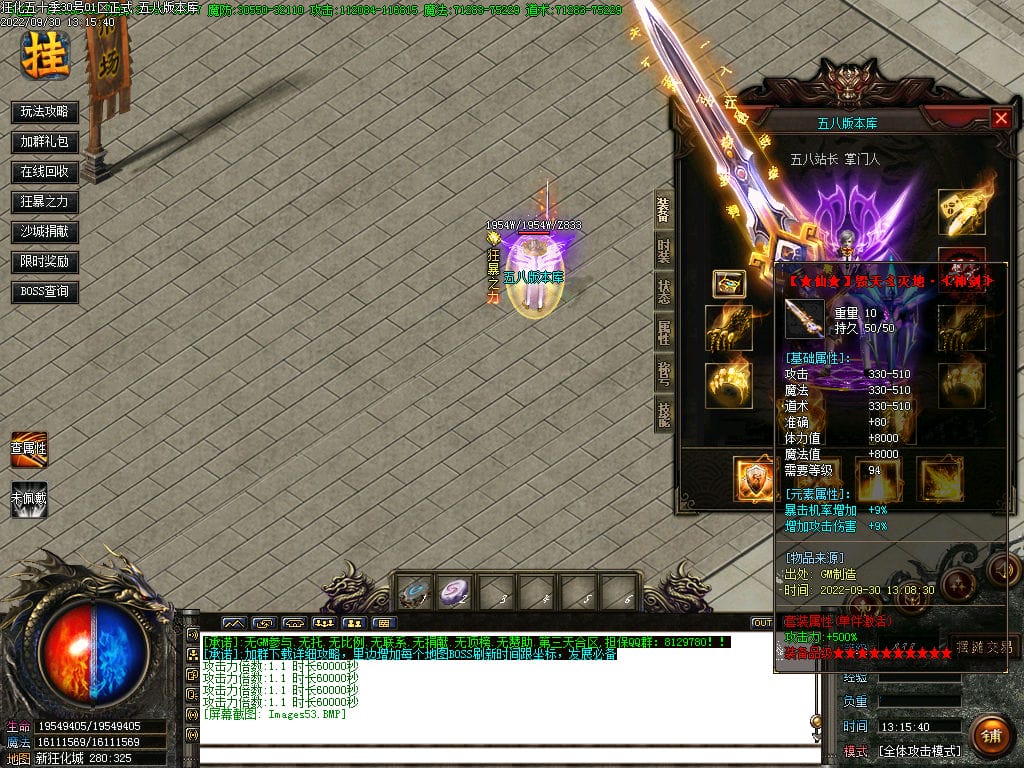Click the 查属性 attribute icon

[x=29, y=449]
